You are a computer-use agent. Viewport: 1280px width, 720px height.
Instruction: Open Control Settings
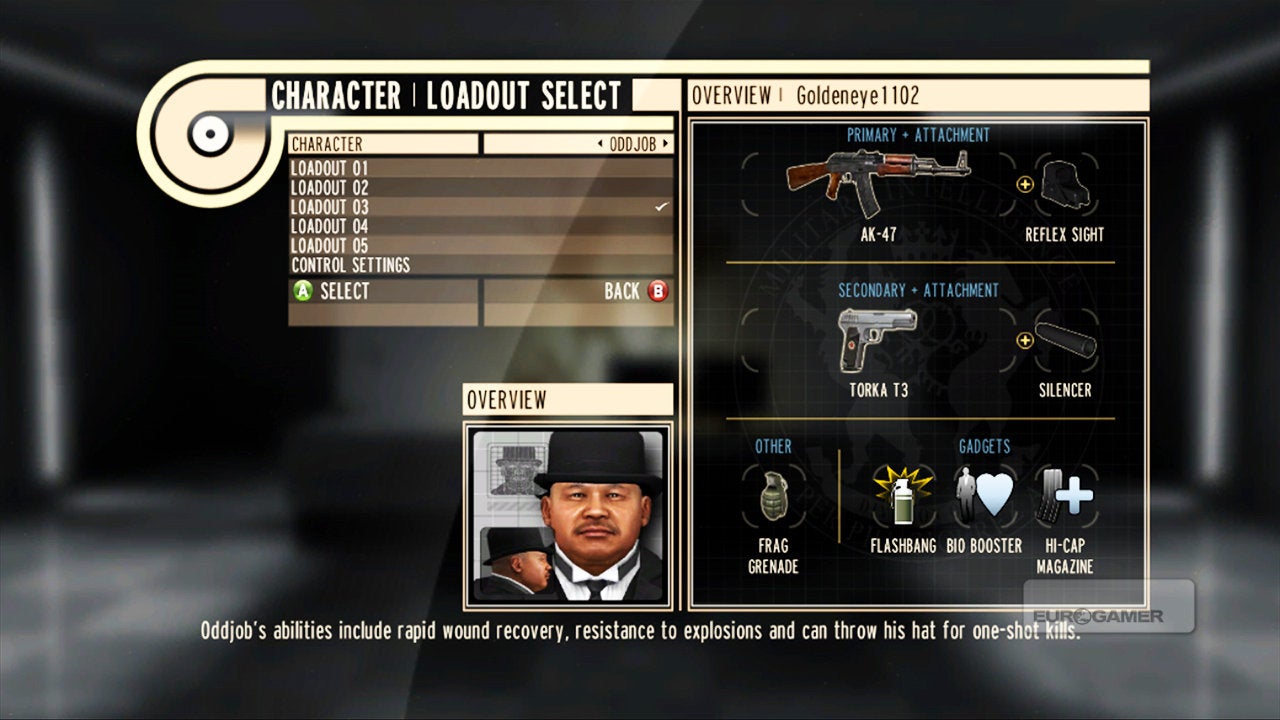click(480, 265)
